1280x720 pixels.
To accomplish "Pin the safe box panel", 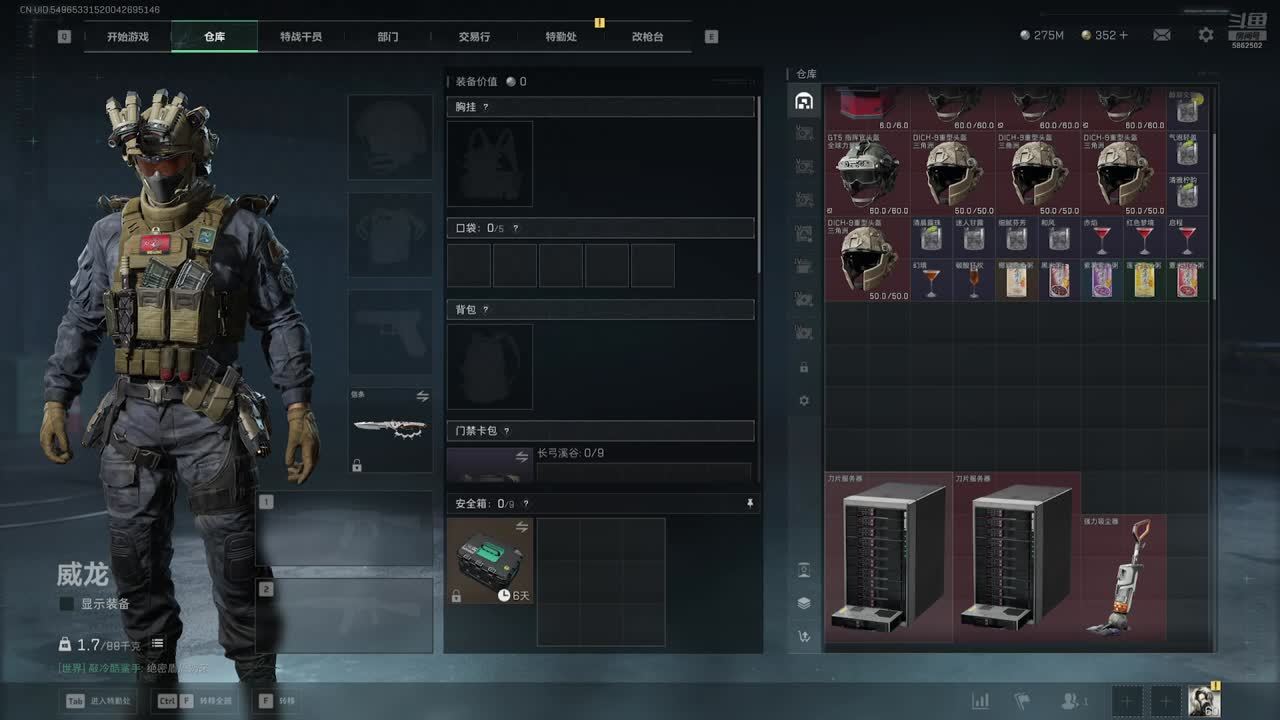I will click(750, 504).
